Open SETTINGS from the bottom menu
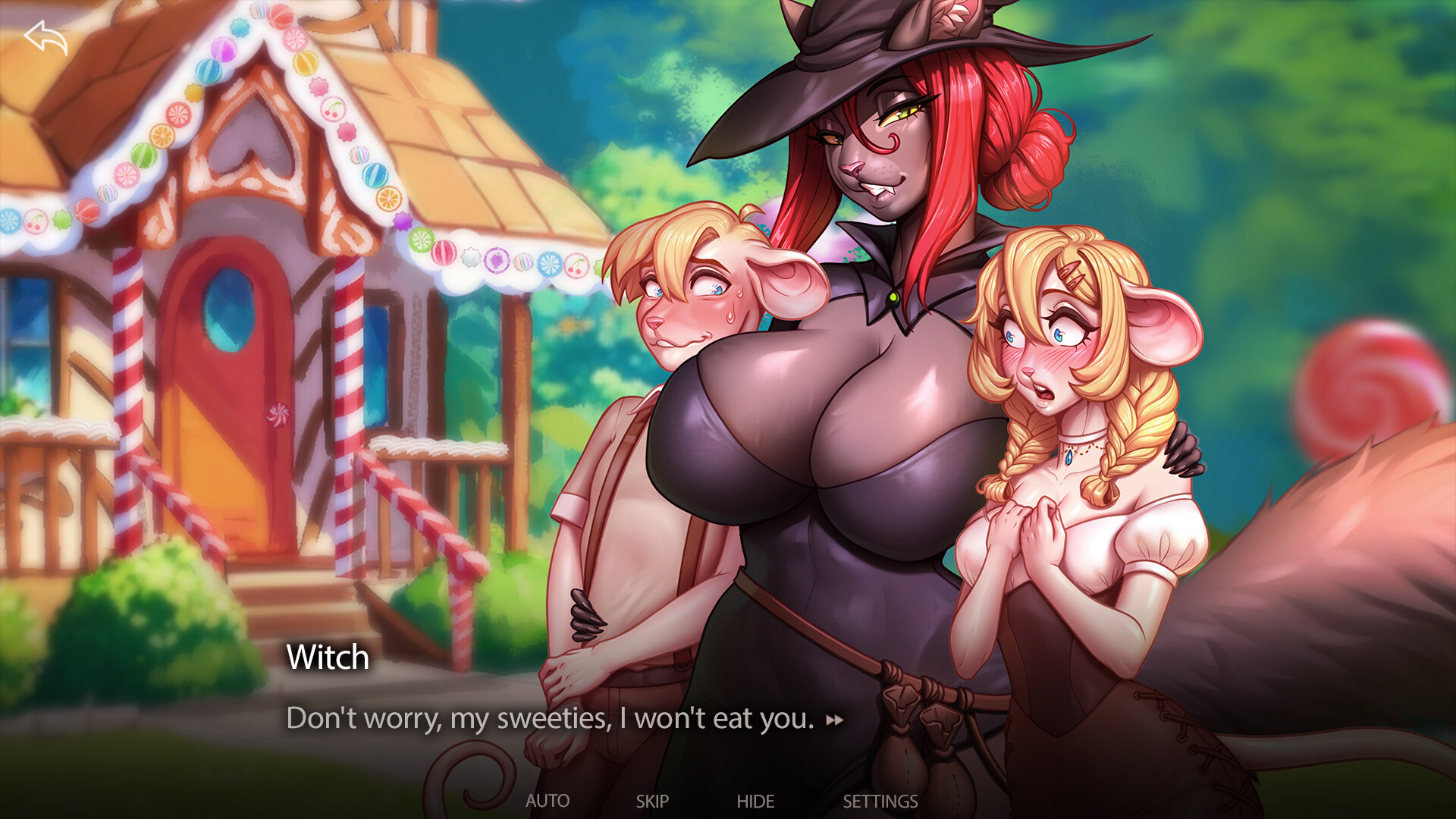Screen dimensions: 1456x819 [880, 801]
